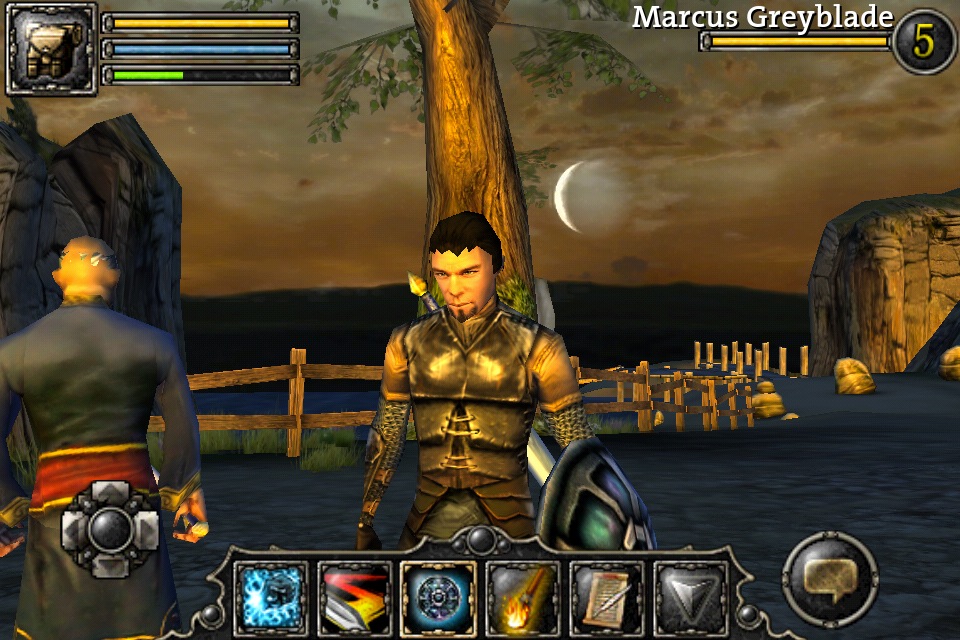The height and width of the screenshot is (640, 960).
Task: Tap the level 5 target badge
Action: click(x=924, y=41)
